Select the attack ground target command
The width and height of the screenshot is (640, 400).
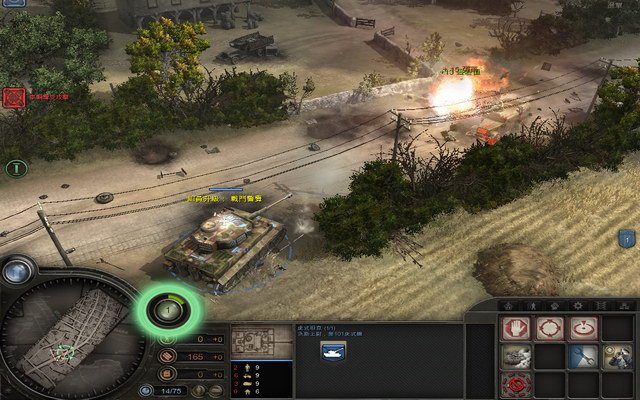click(582, 328)
